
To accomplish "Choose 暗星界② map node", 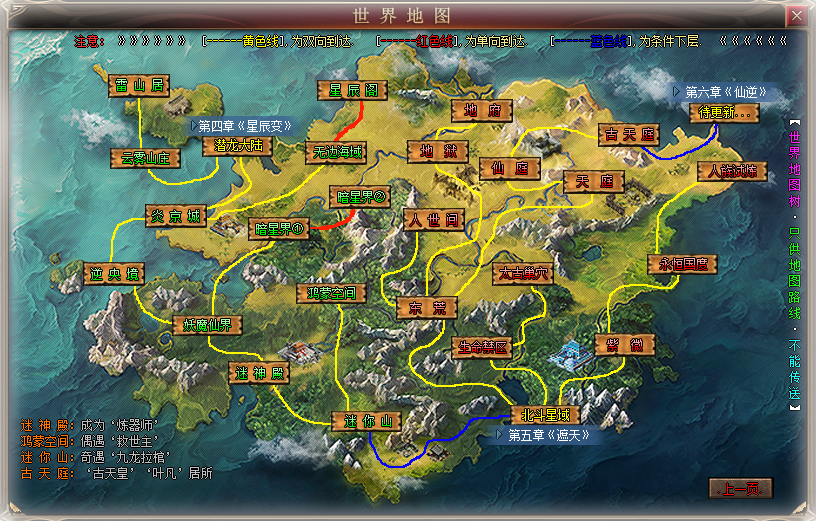I will pos(360,197).
